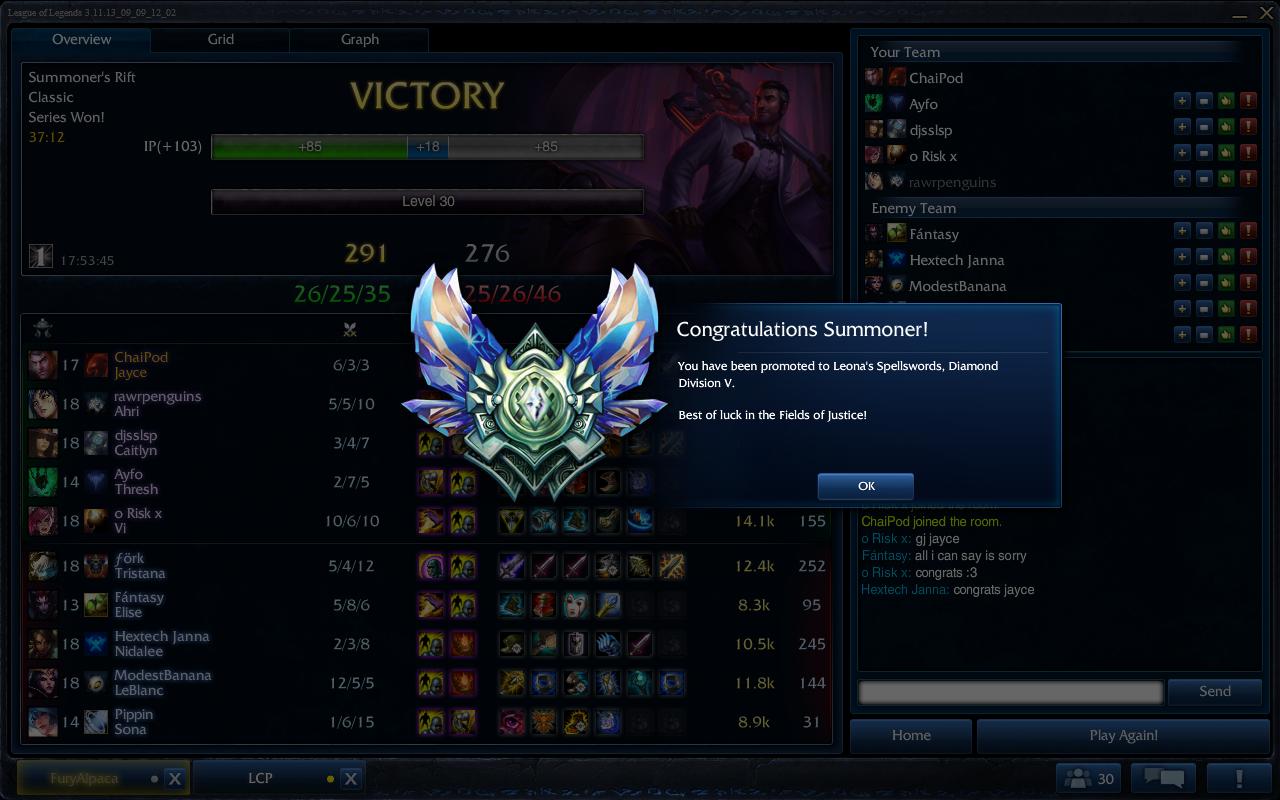
Task: Ignore djsslsp with the minus icon
Action: tap(1205, 130)
